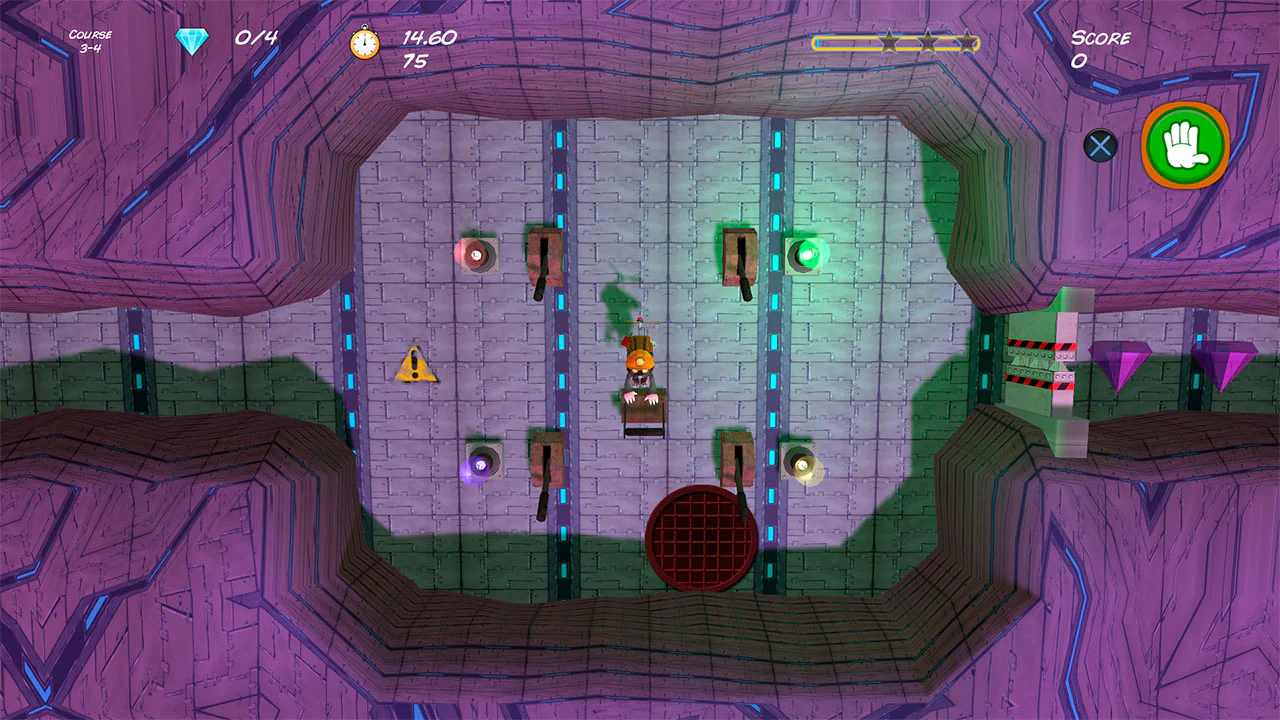Click the lever by the yellow spotlight
Viewport: 1280px width, 720px height.
coord(737,460)
